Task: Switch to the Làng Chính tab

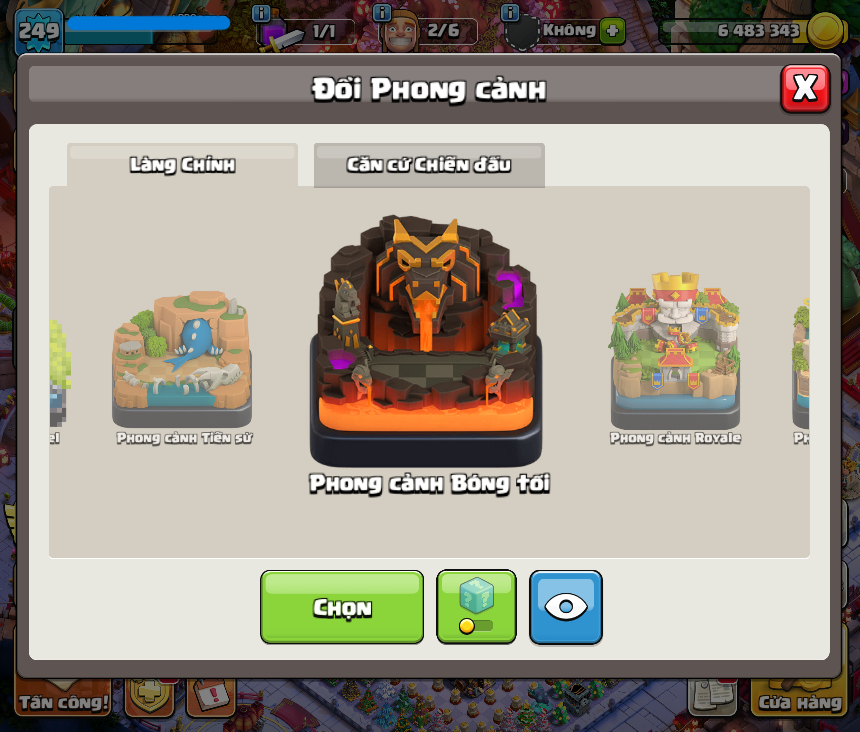Action: (182, 165)
